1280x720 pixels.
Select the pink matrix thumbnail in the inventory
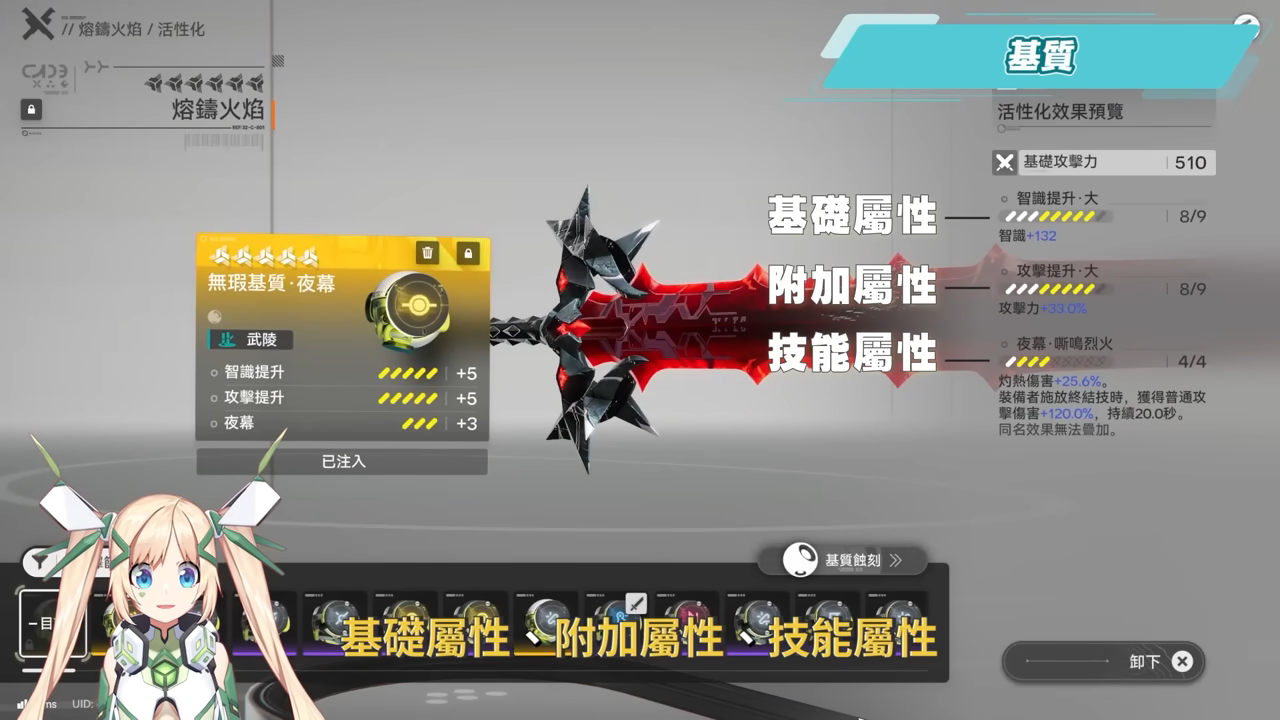point(690,612)
